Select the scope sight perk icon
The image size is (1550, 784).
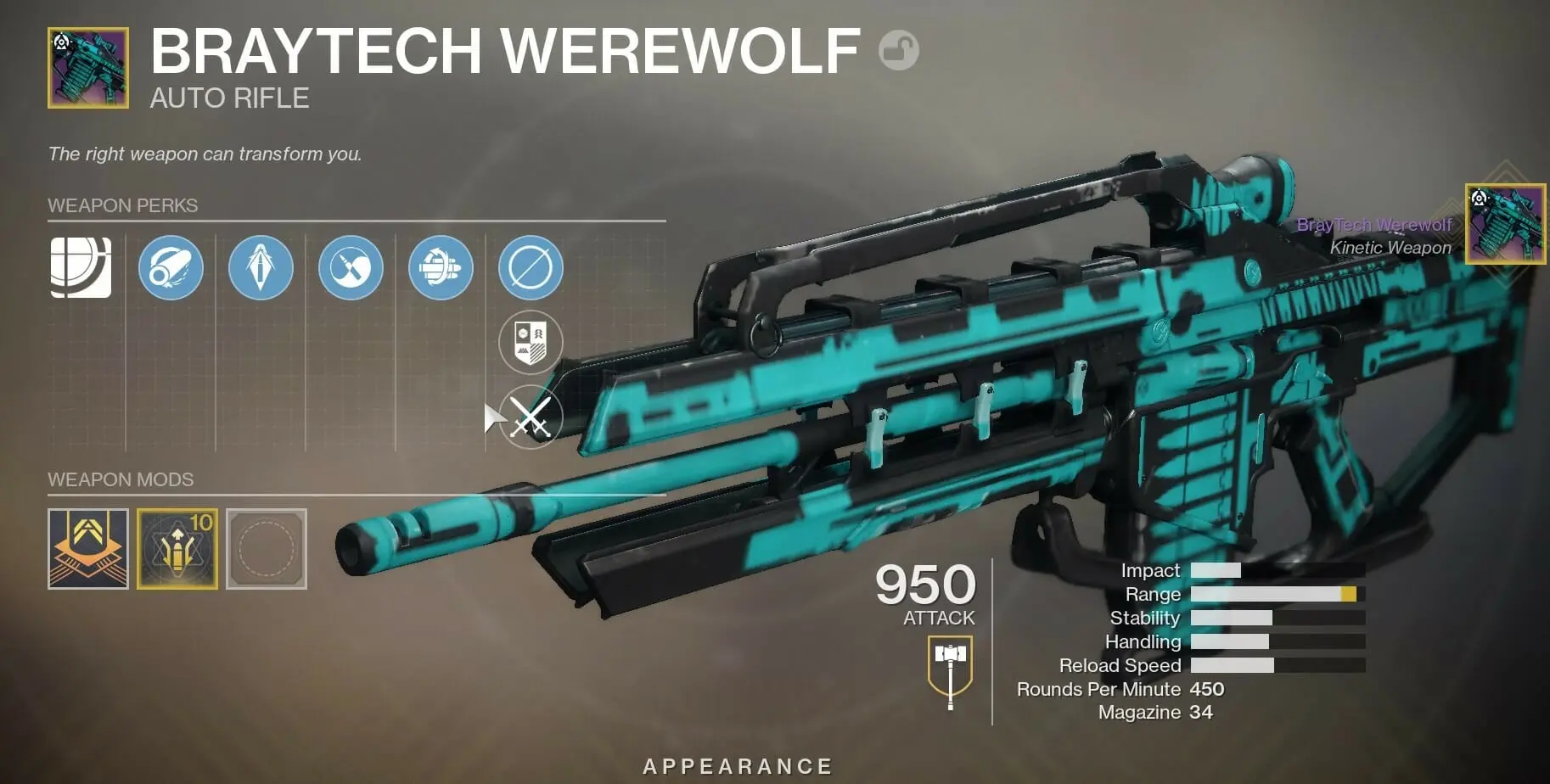coord(79,266)
